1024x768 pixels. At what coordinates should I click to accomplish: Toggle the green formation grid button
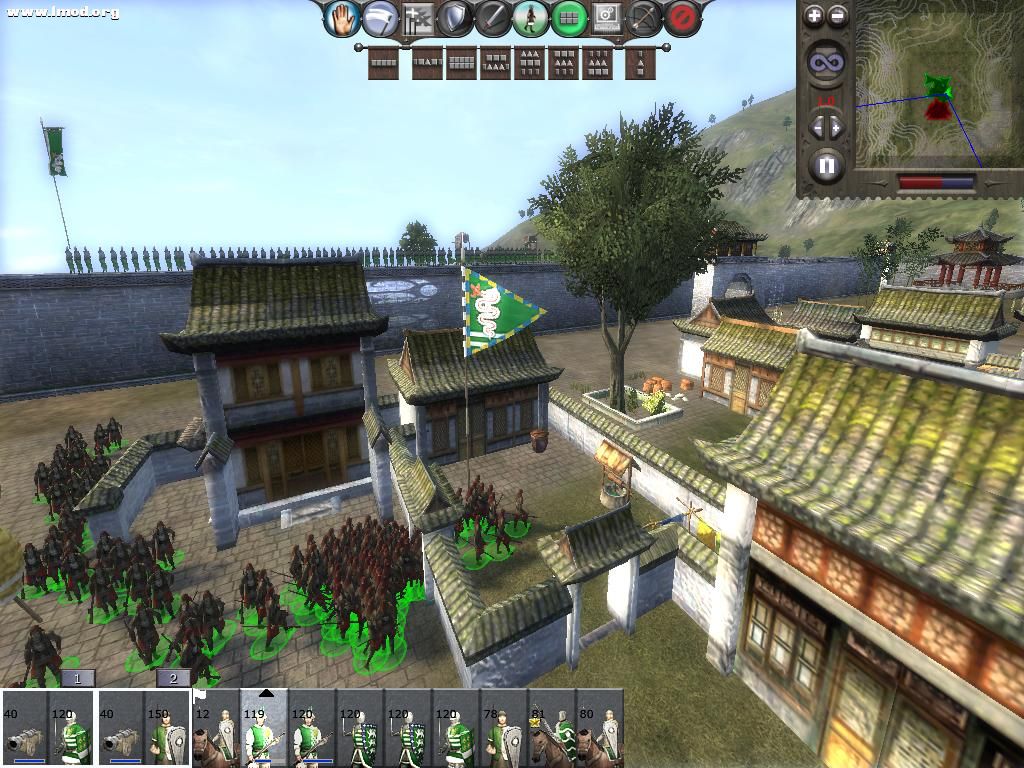pos(568,18)
